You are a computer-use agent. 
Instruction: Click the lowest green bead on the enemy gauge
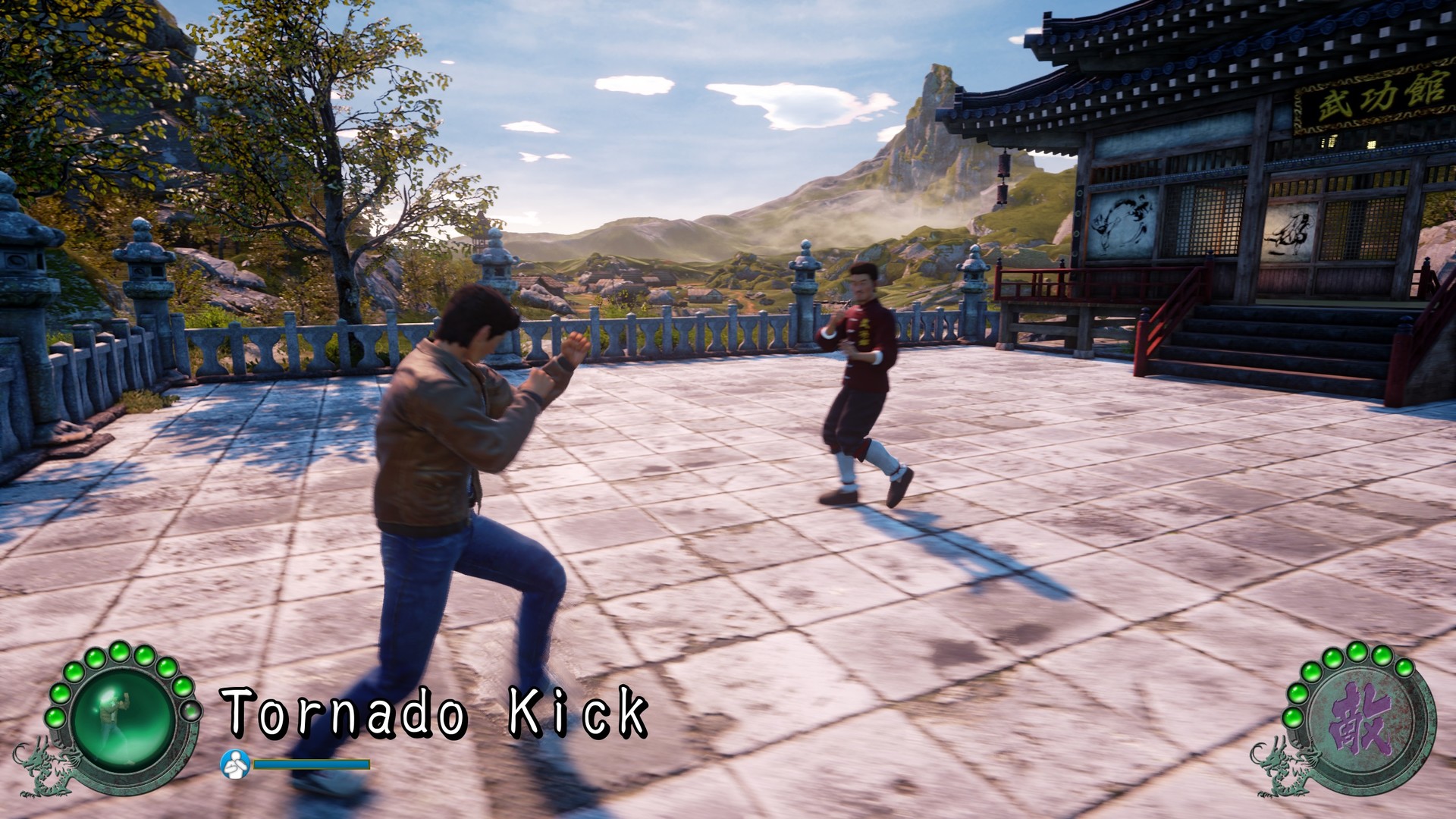click(x=1294, y=718)
